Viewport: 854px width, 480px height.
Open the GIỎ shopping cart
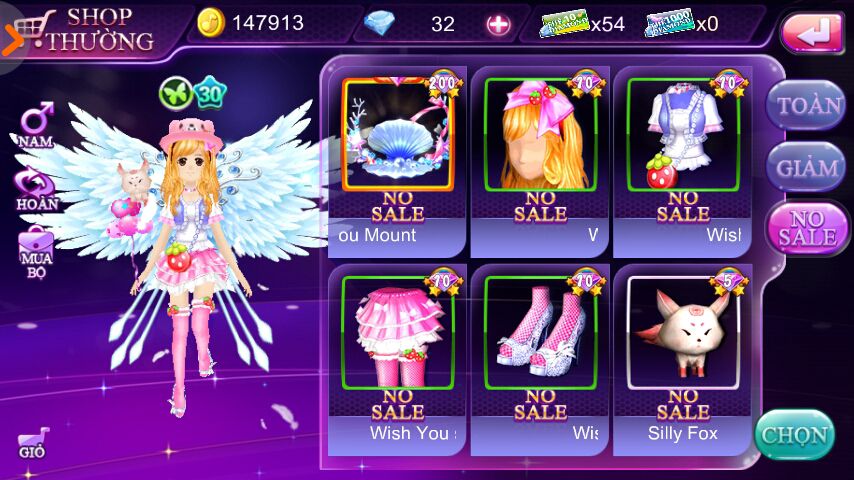33,442
